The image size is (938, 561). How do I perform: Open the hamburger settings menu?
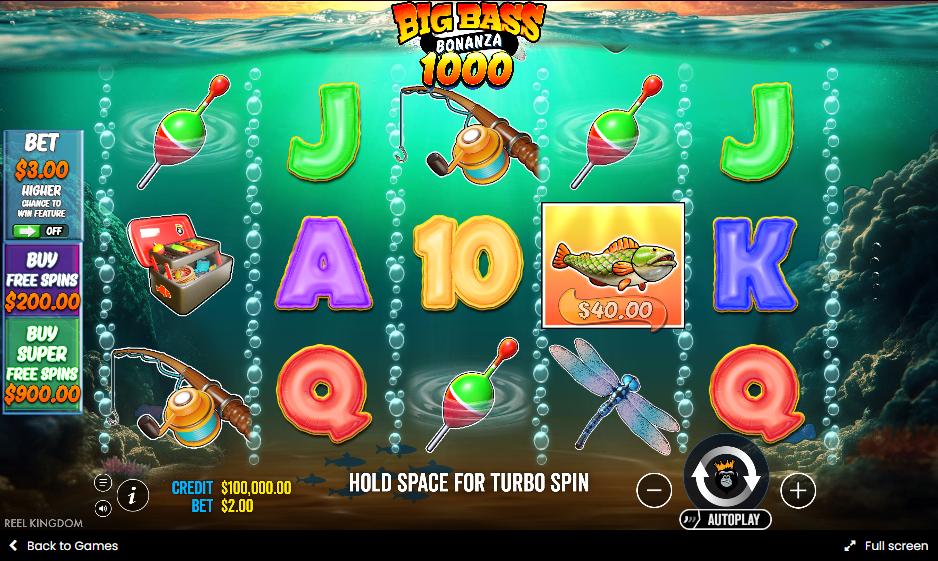click(x=103, y=483)
